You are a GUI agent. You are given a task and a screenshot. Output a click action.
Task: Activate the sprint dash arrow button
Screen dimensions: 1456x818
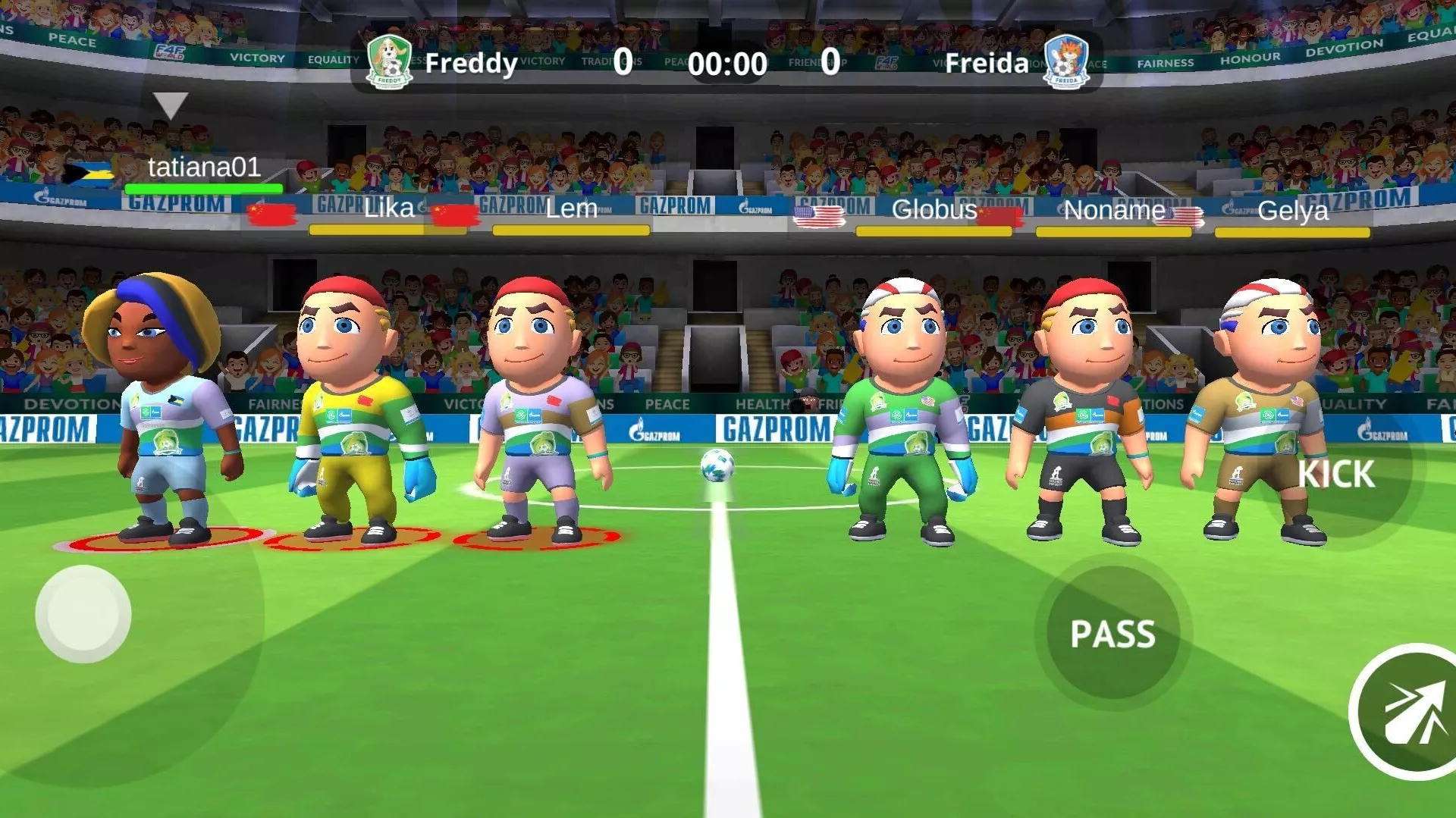(x=1410, y=713)
